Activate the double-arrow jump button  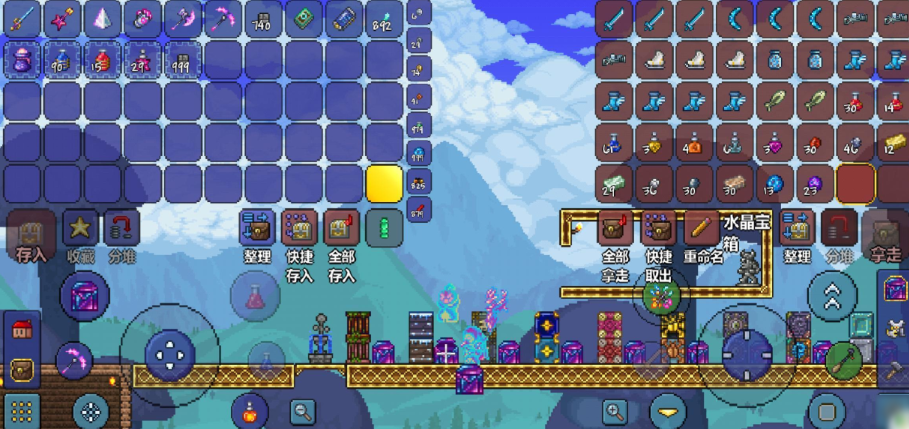click(x=830, y=295)
